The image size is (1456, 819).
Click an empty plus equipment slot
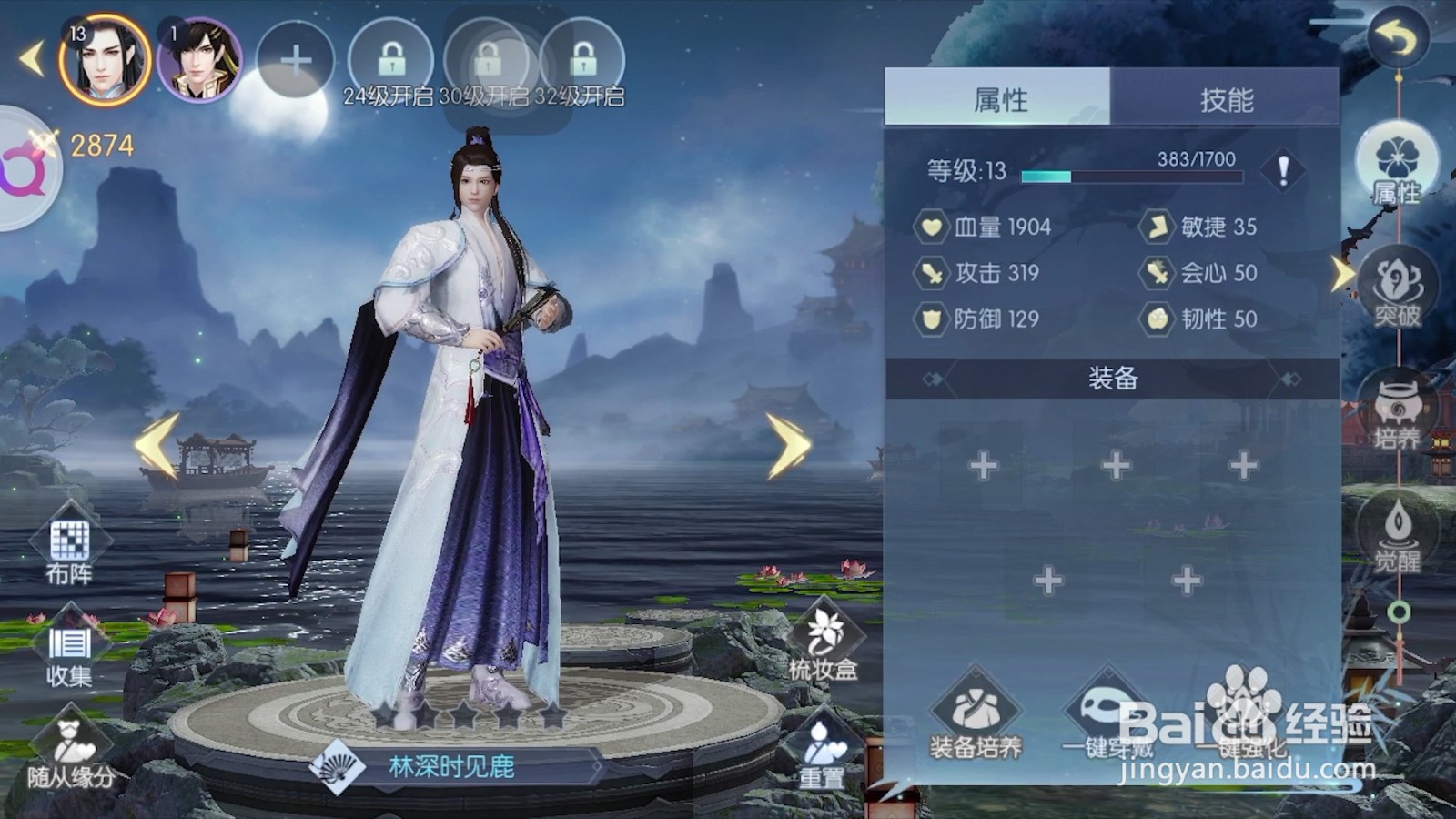(x=984, y=466)
